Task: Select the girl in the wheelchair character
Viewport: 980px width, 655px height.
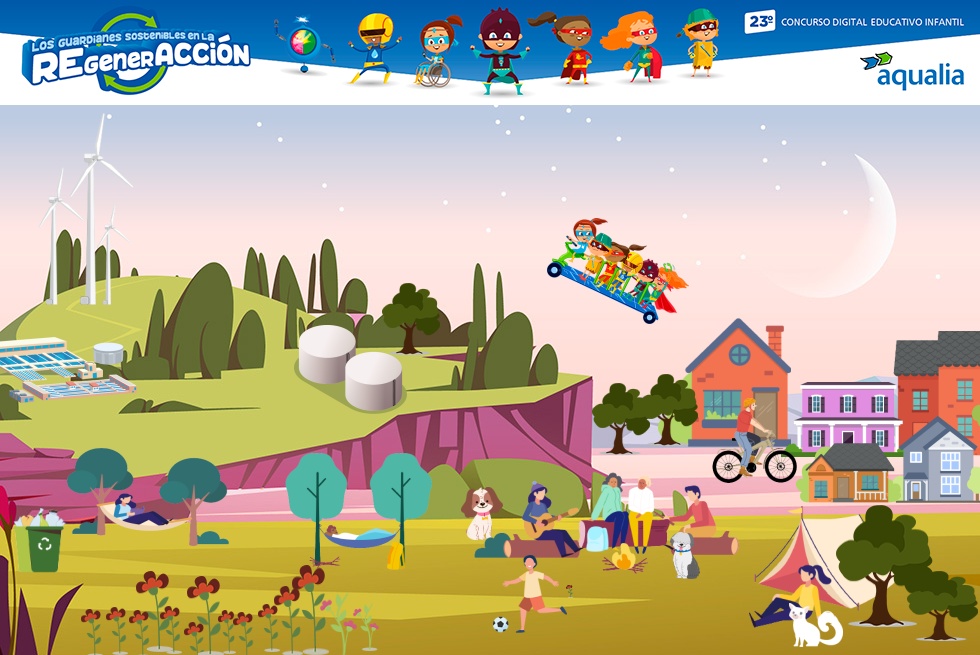Action: point(435,52)
